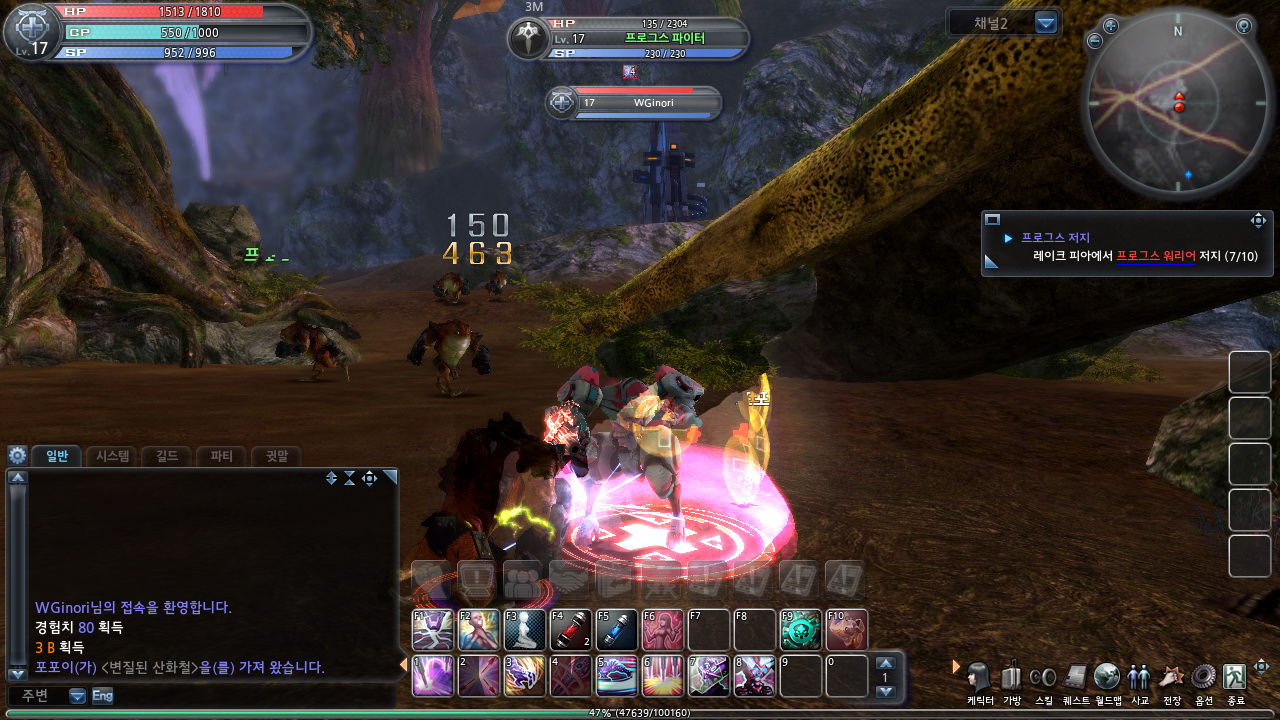Screen dimensions: 1280x720
Task: Show the 월드맵 world map
Action: click(x=1107, y=680)
